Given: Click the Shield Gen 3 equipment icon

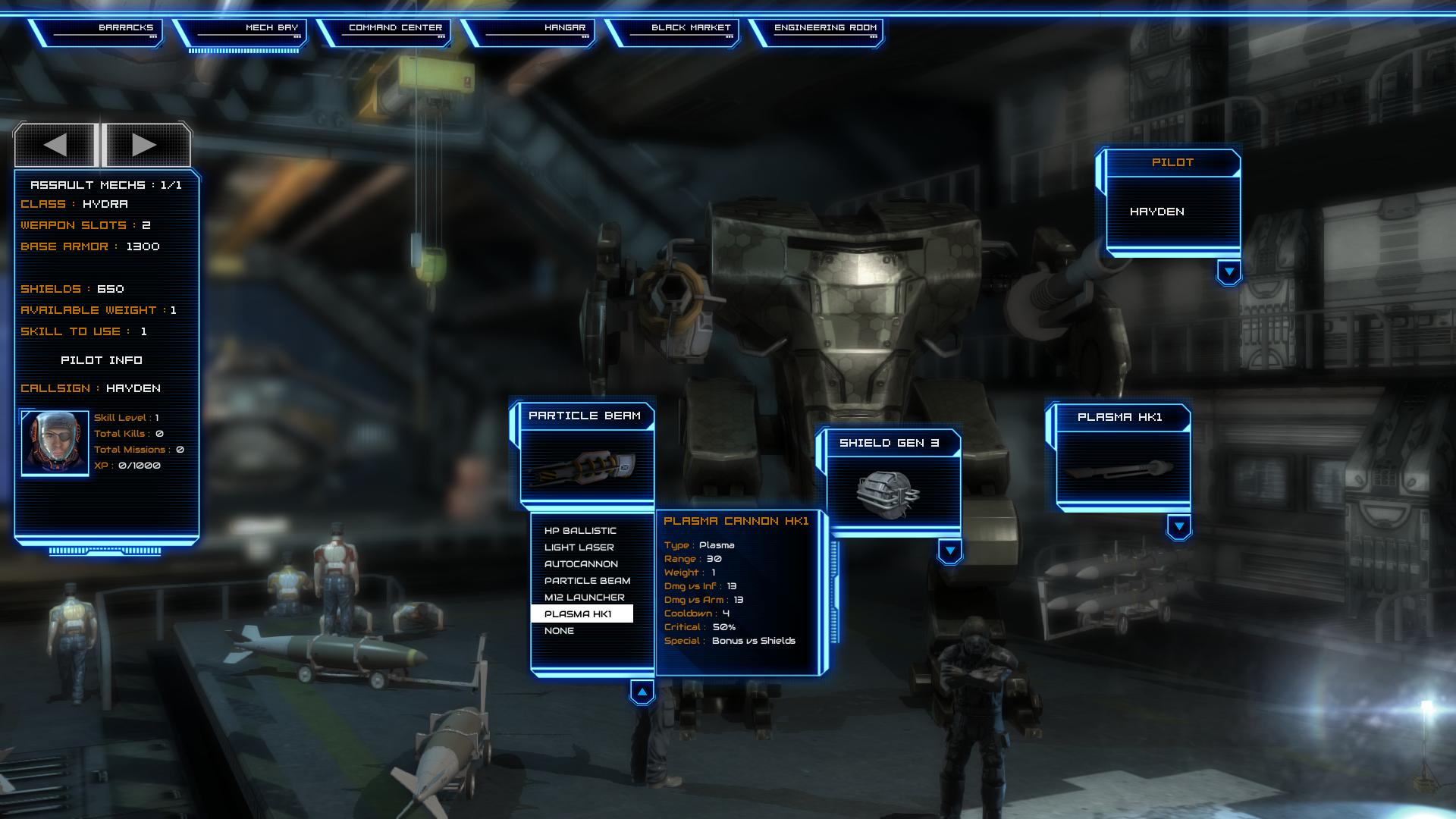Looking at the screenshot, I should pos(890,489).
